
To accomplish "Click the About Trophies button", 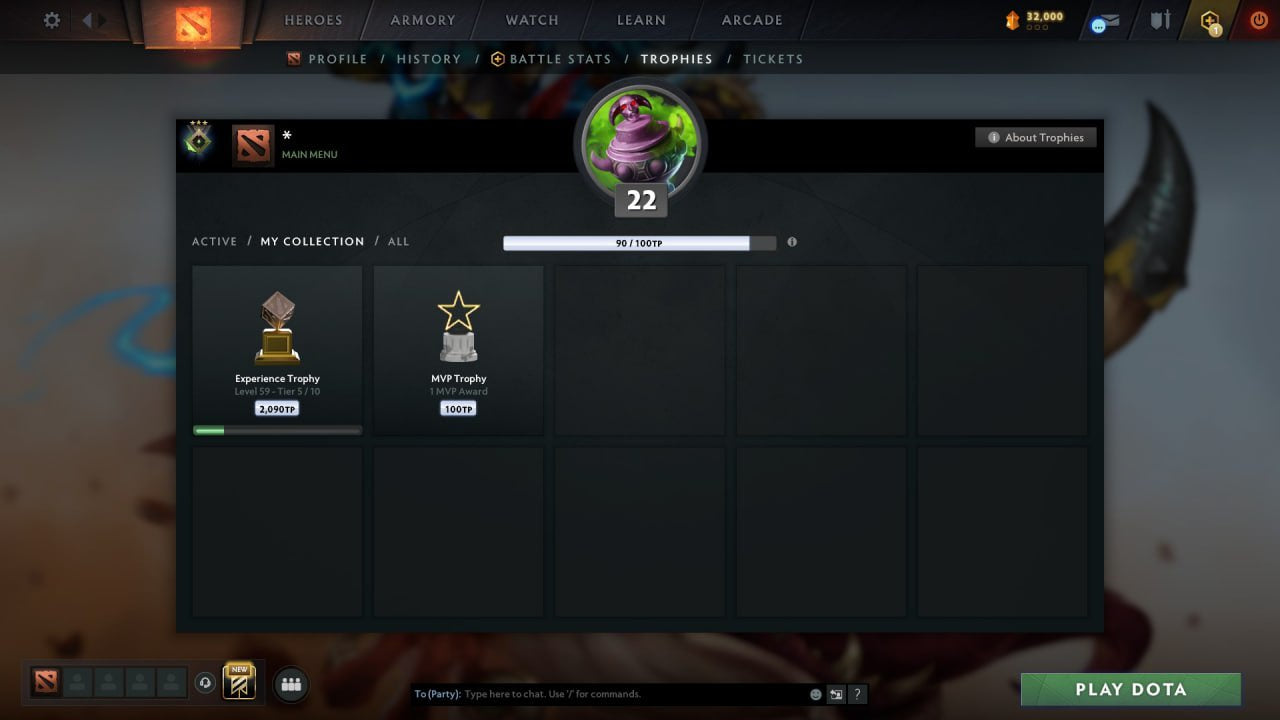I will pos(1036,137).
